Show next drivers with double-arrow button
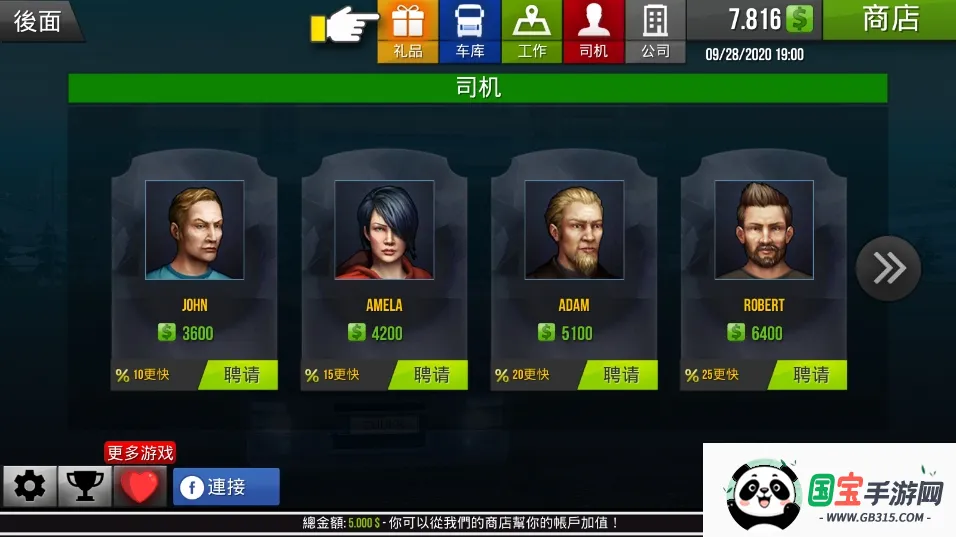 click(x=888, y=267)
